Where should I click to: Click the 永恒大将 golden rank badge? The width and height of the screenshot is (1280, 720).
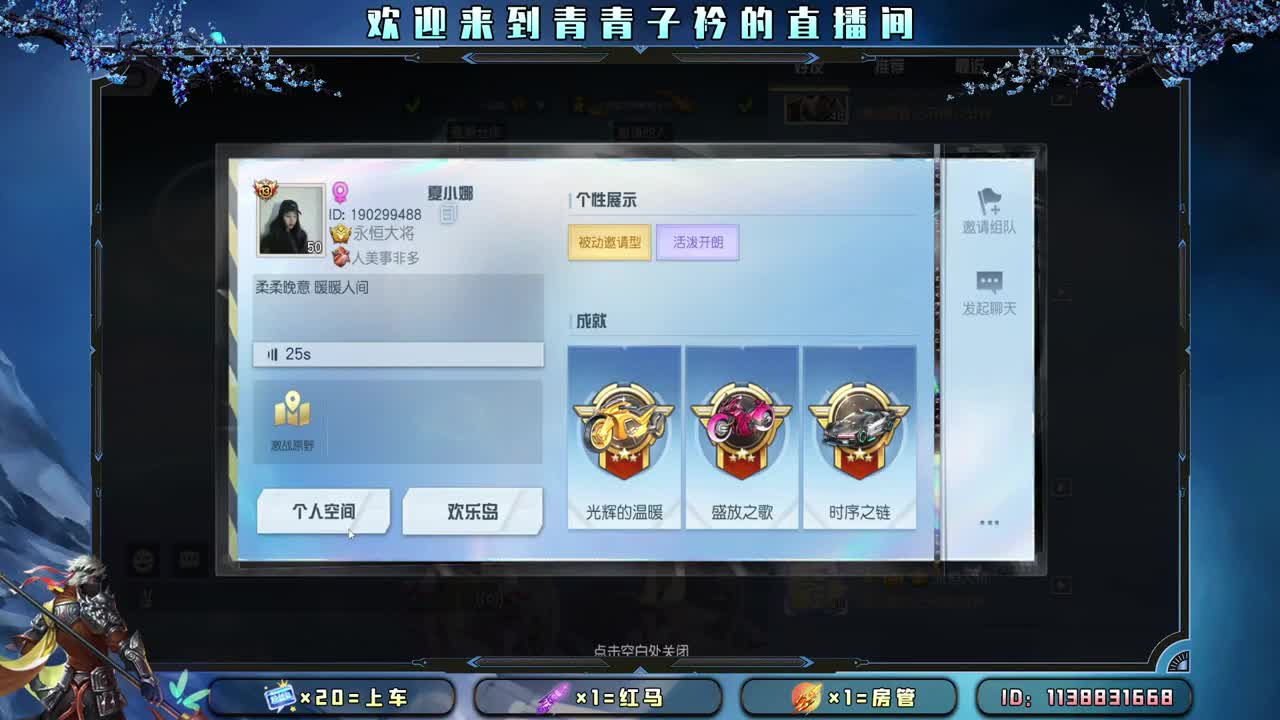[x=341, y=234]
